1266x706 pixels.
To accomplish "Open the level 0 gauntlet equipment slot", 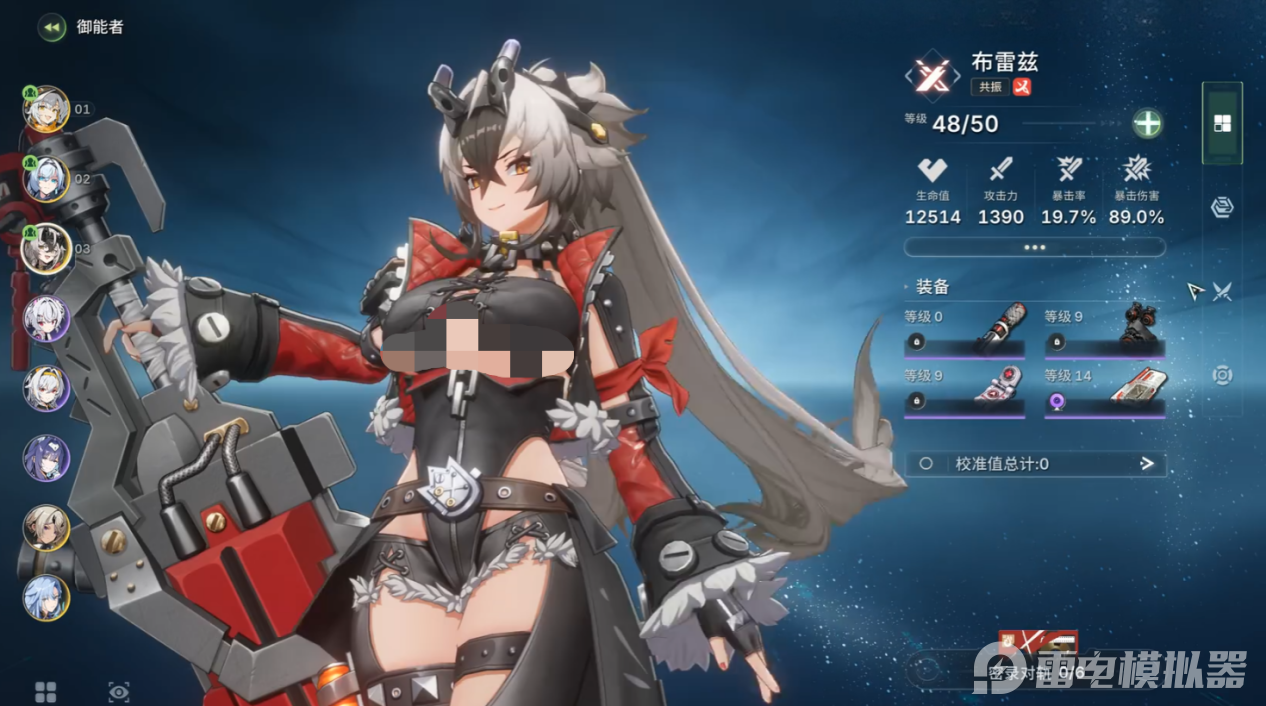I will (x=964, y=333).
